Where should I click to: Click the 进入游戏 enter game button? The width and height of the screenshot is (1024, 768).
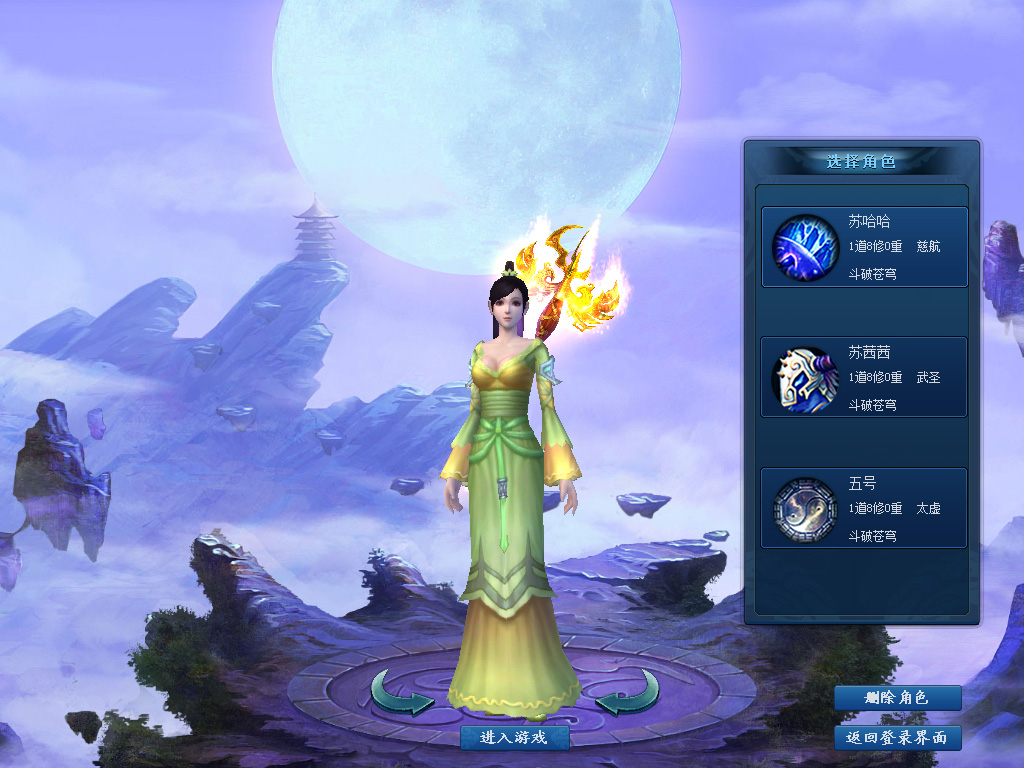coord(515,738)
